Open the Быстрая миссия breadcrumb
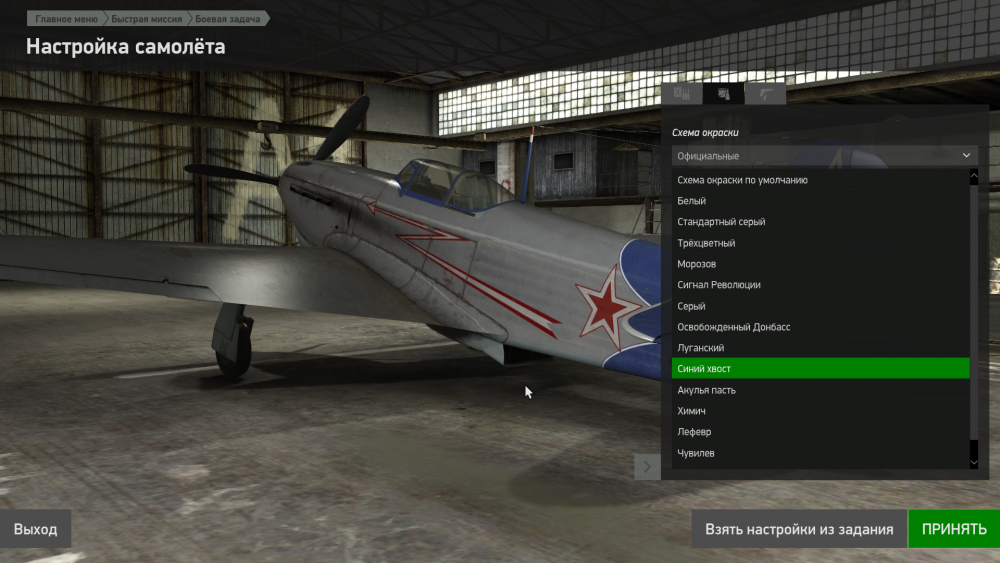Screen dimensions: 1000x563 click(146, 19)
